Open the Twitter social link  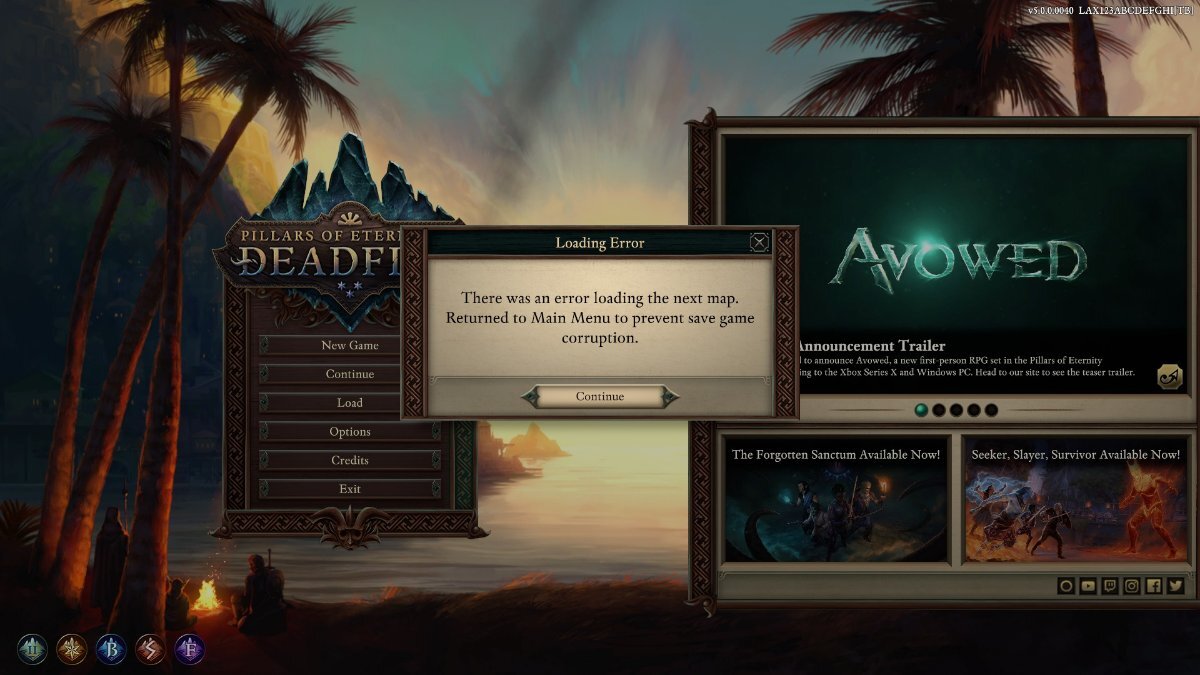(1175, 586)
